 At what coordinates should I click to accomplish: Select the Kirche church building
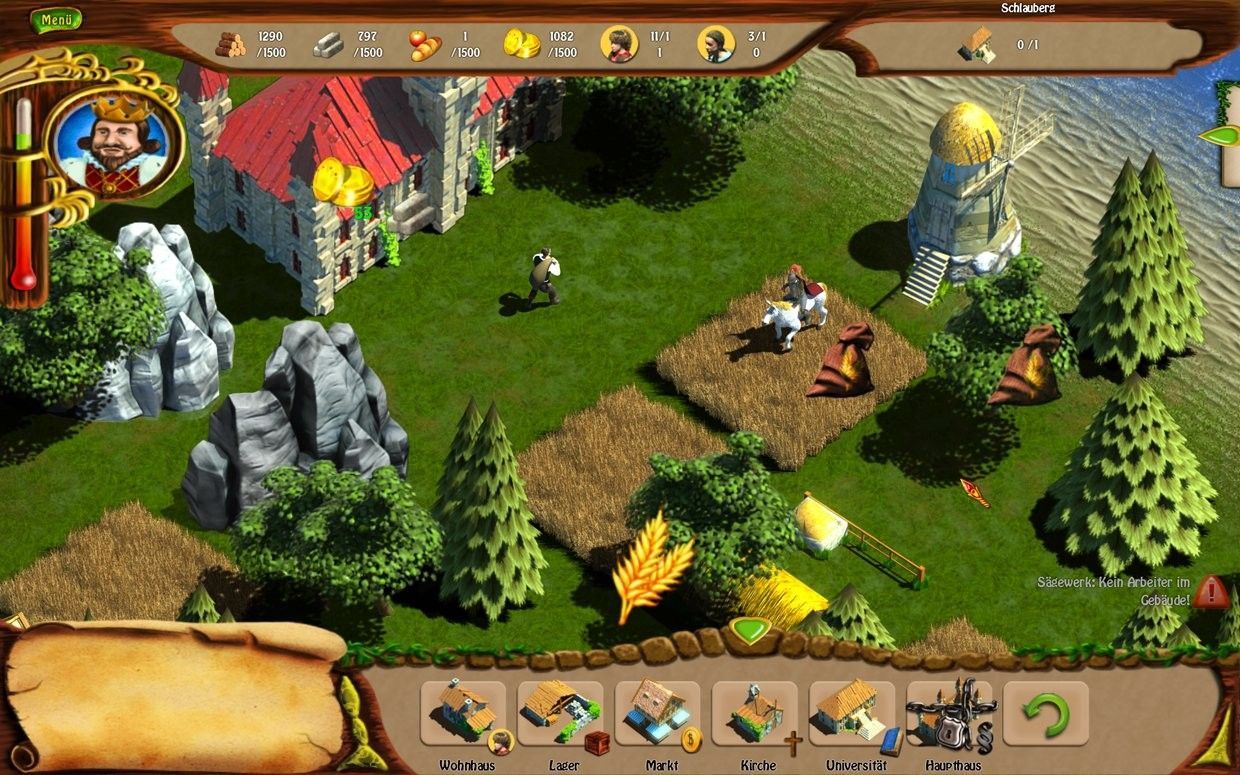pos(755,713)
